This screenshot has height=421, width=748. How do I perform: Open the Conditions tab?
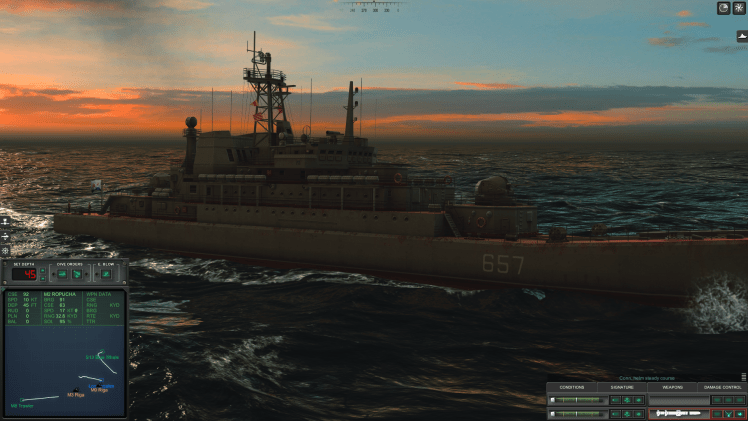tap(572, 387)
